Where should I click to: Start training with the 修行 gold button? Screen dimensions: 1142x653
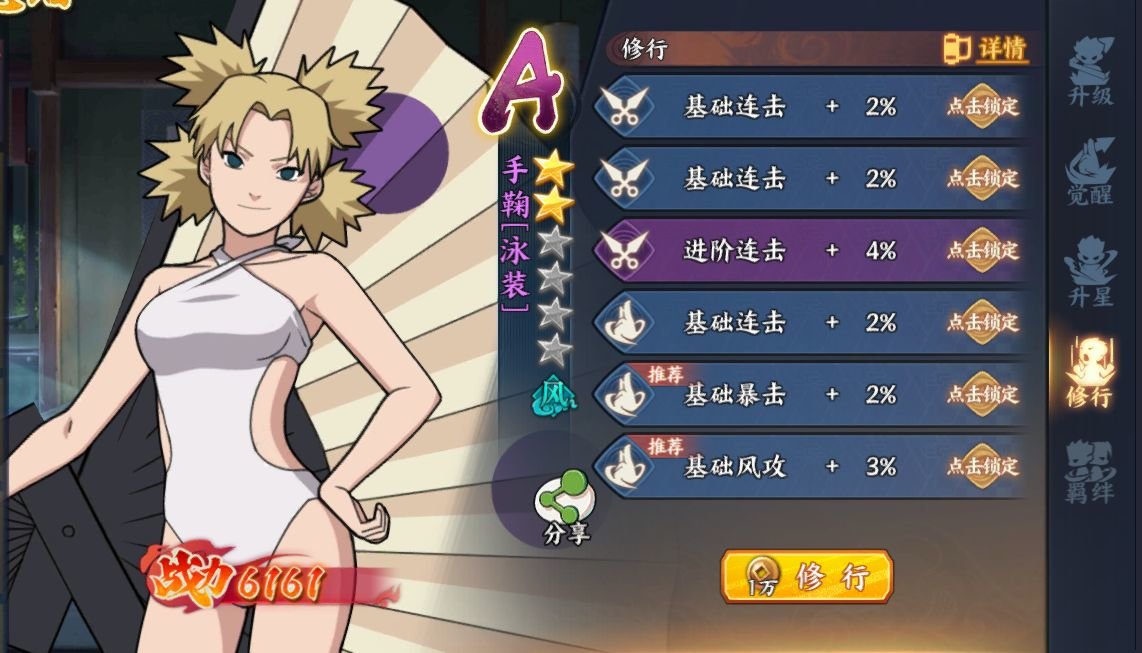805,576
